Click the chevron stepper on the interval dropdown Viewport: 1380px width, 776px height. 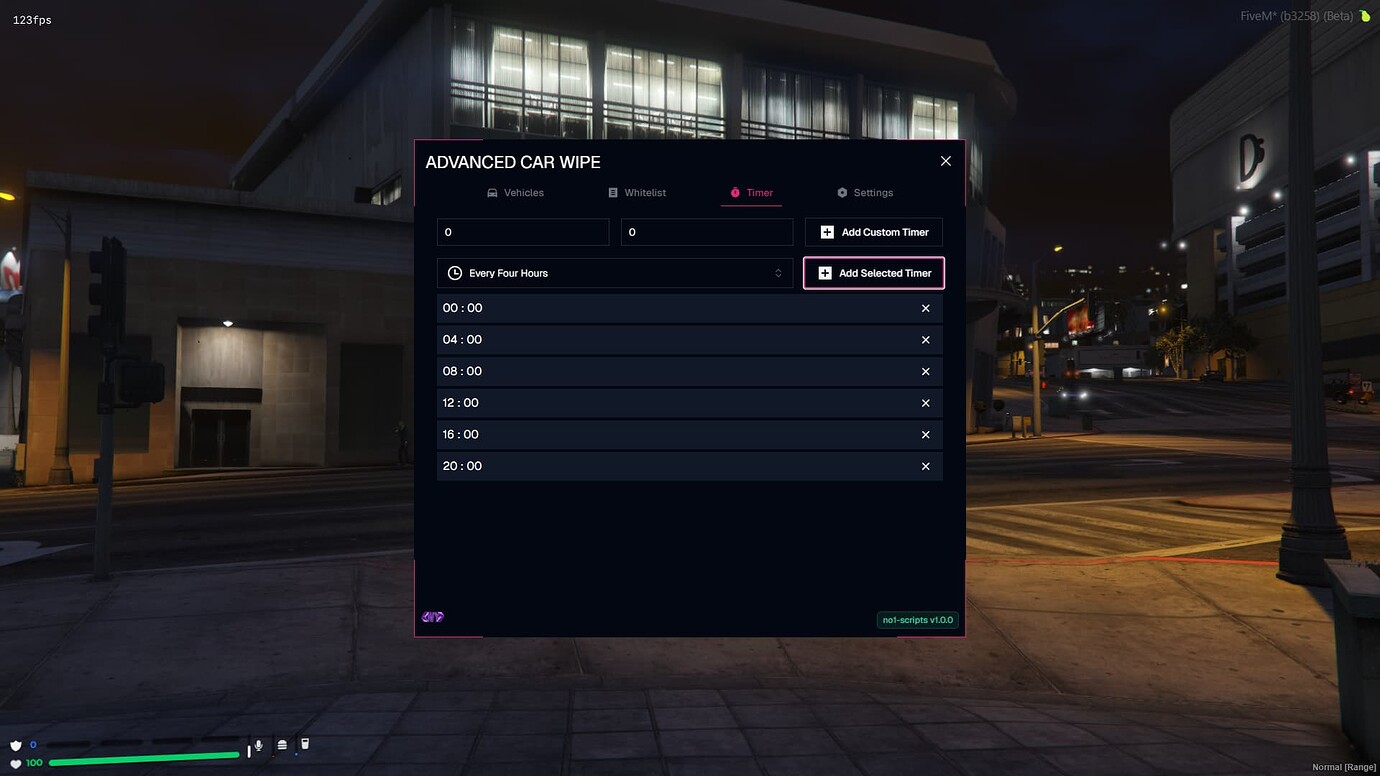coord(779,272)
